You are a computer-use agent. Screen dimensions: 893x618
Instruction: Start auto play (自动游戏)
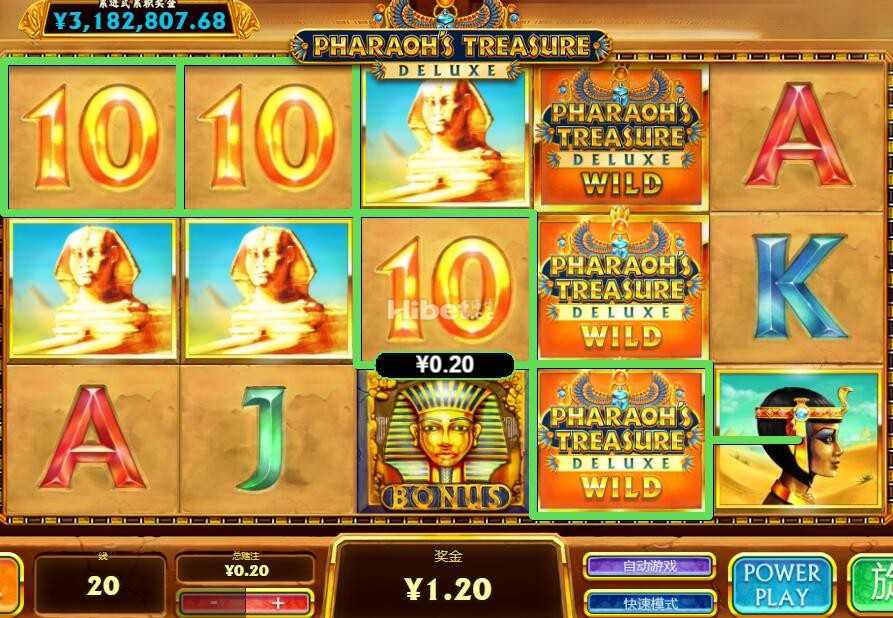coord(649,566)
